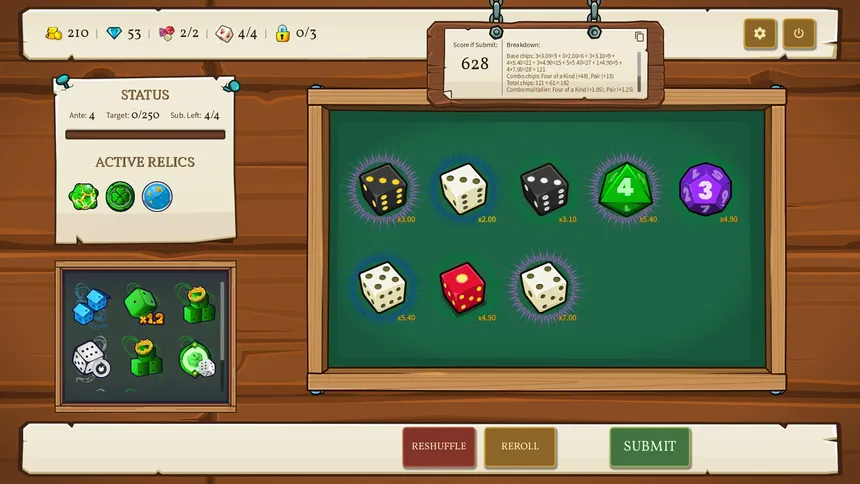Open the settings gear menu

pyautogui.click(x=760, y=34)
